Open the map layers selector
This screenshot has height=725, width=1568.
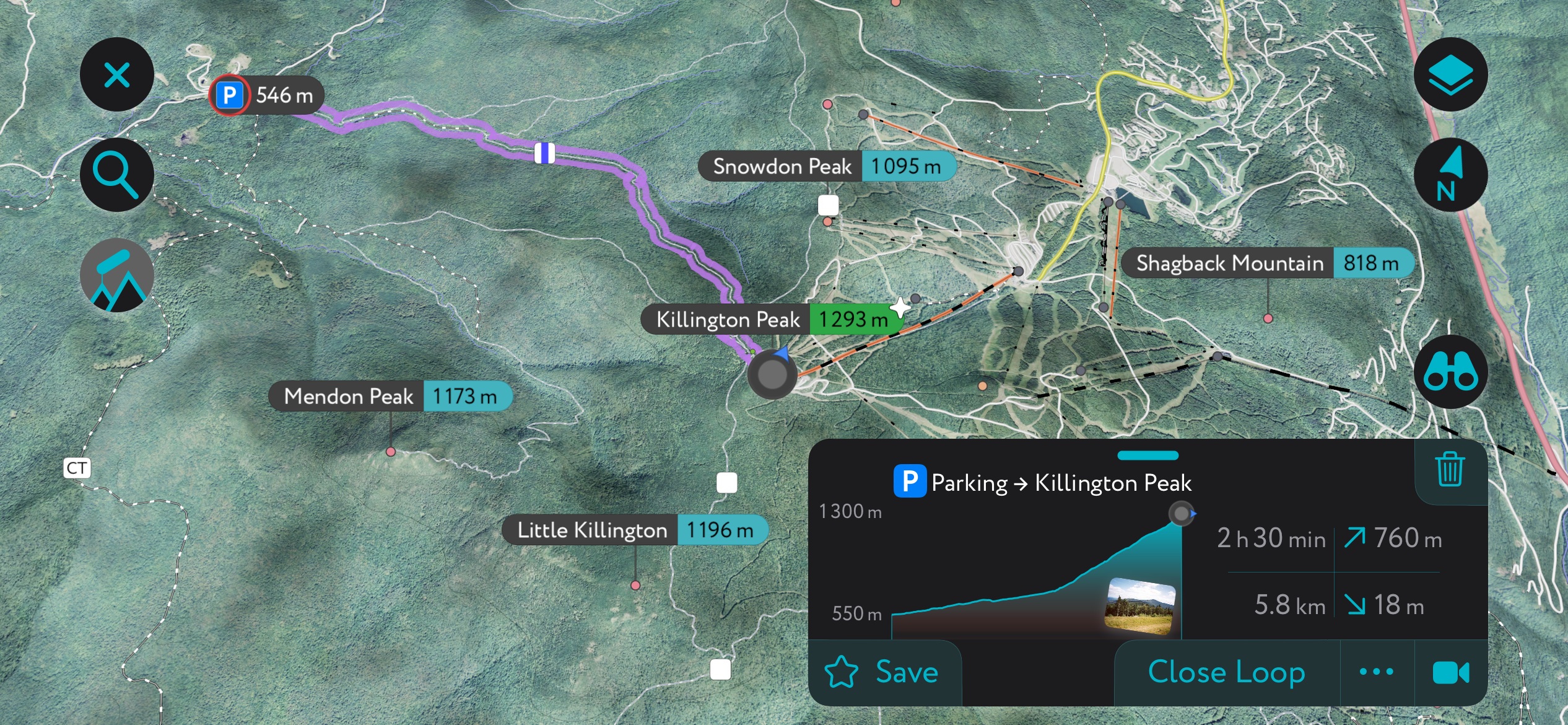(x=1452, y=74)
